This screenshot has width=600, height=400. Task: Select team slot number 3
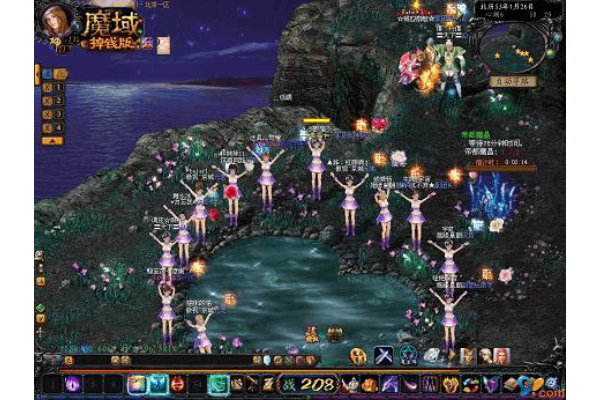click(58, 114)
